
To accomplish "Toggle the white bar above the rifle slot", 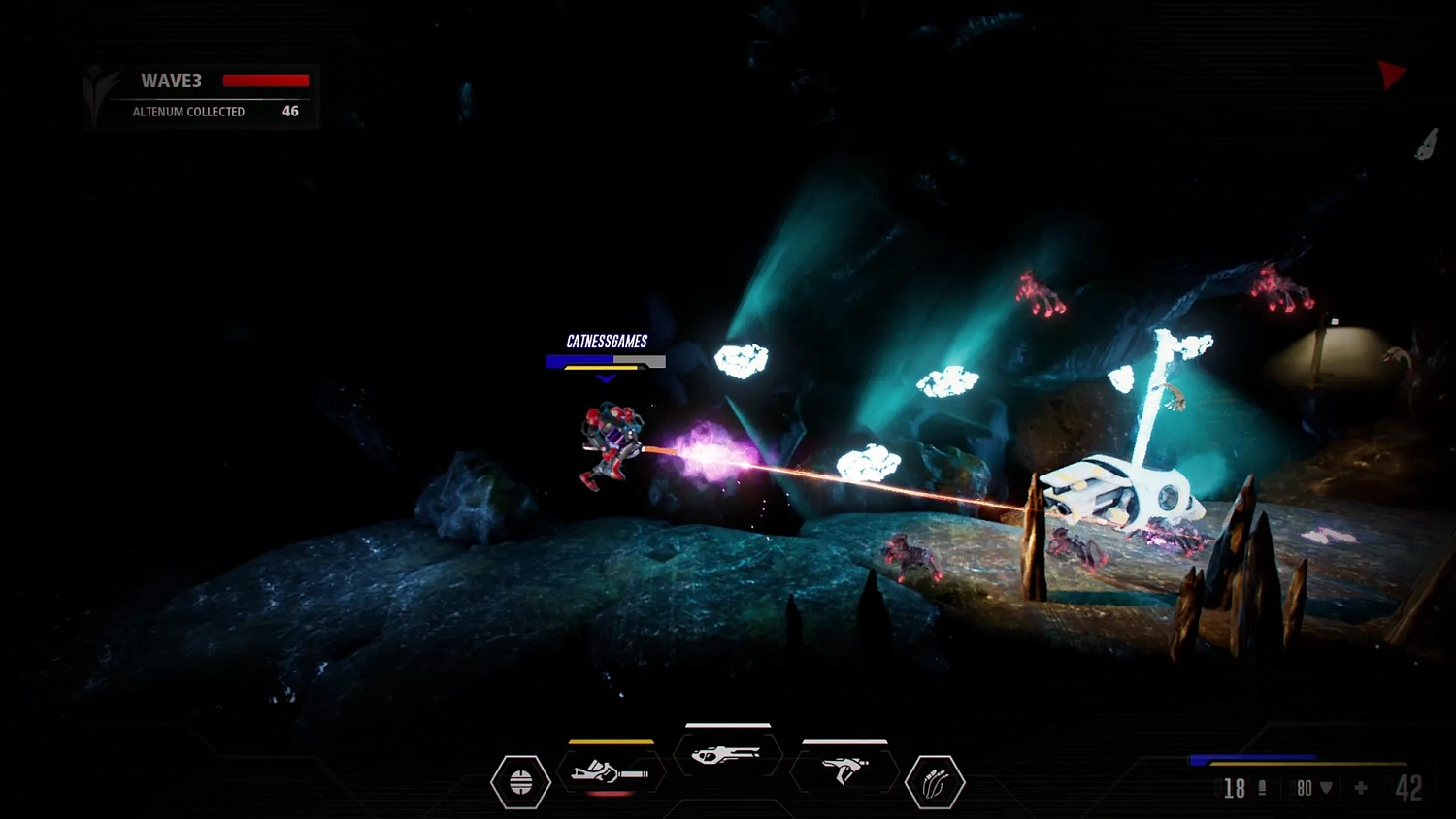I will (728, 726).
